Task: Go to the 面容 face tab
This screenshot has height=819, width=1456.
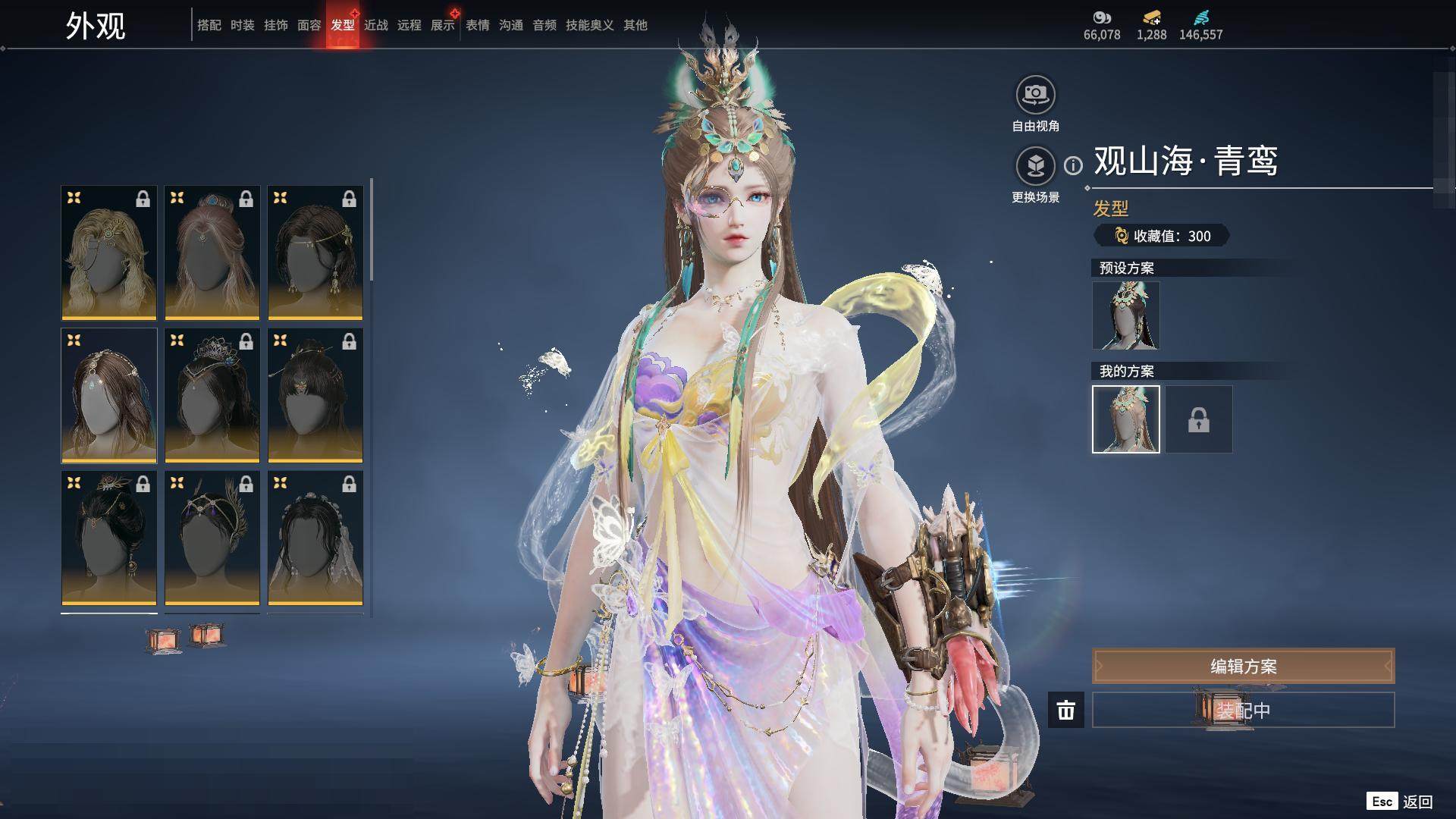Action: coord(309,25)
